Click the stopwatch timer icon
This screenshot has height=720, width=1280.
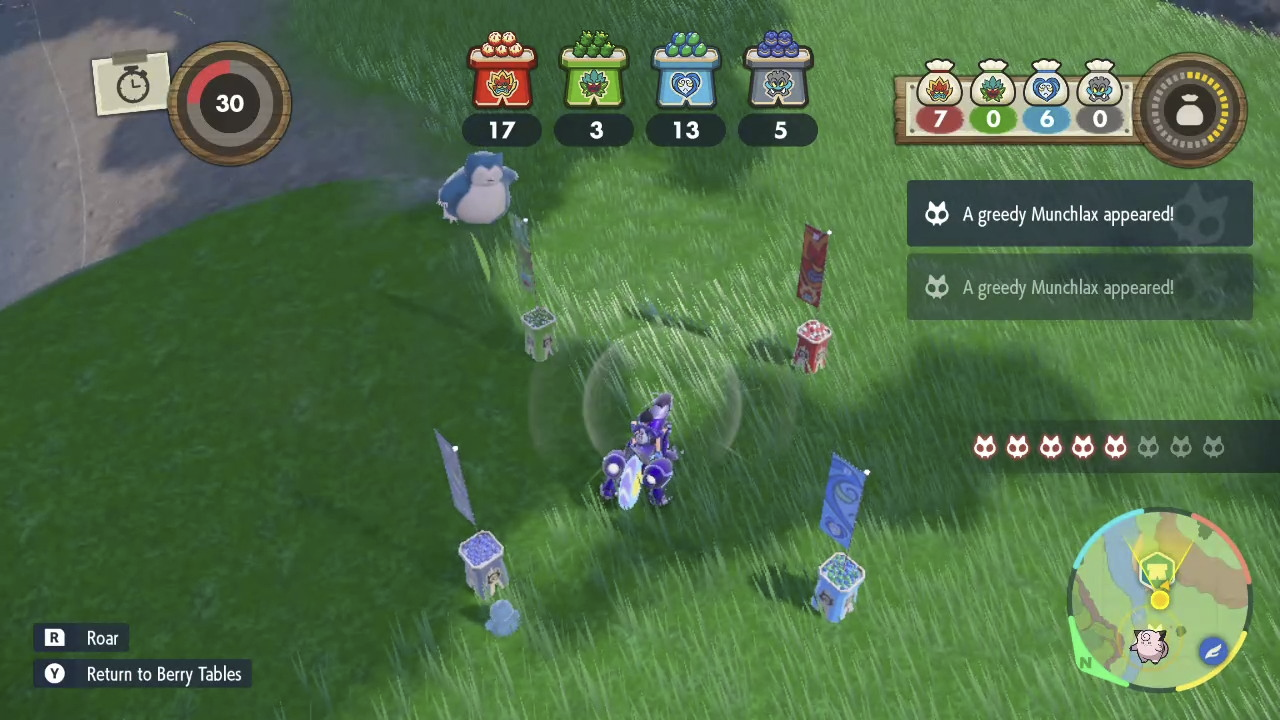coord(132,86)
